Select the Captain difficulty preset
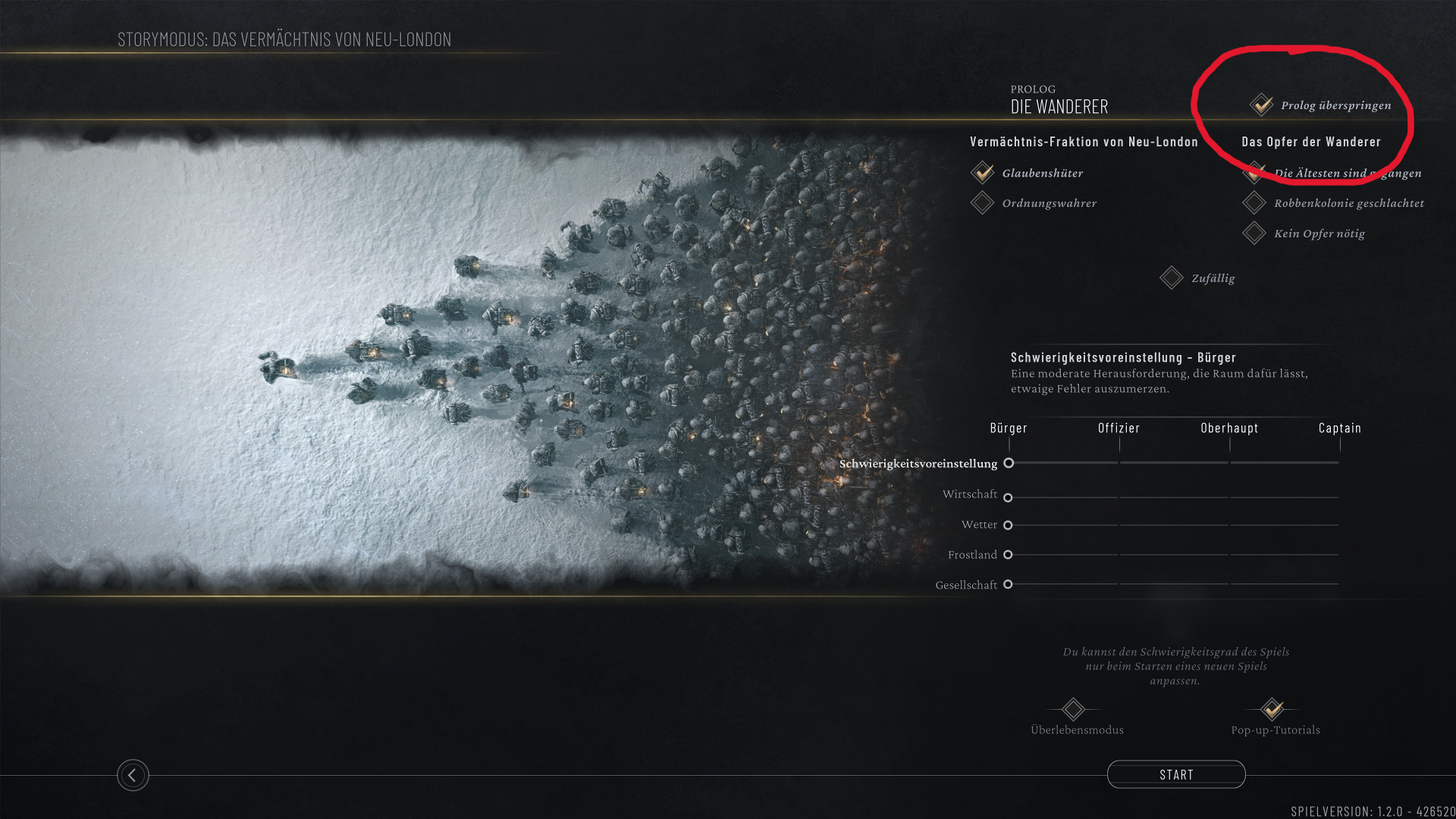Viewport: 1456px width, 819px height. click(x=1339, y=428)
